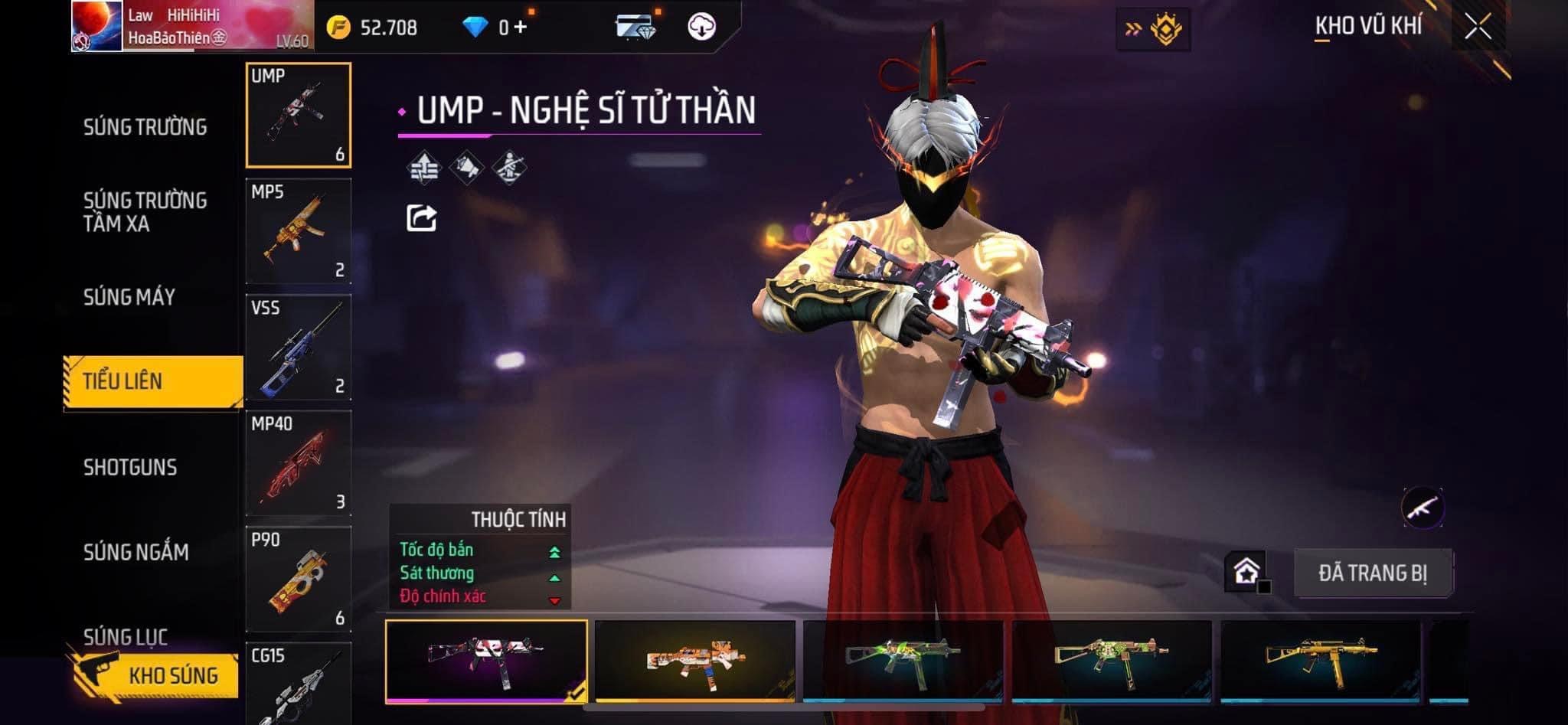
Task: Choose the golden UMP skin thumbnail
Action: 1320,660
